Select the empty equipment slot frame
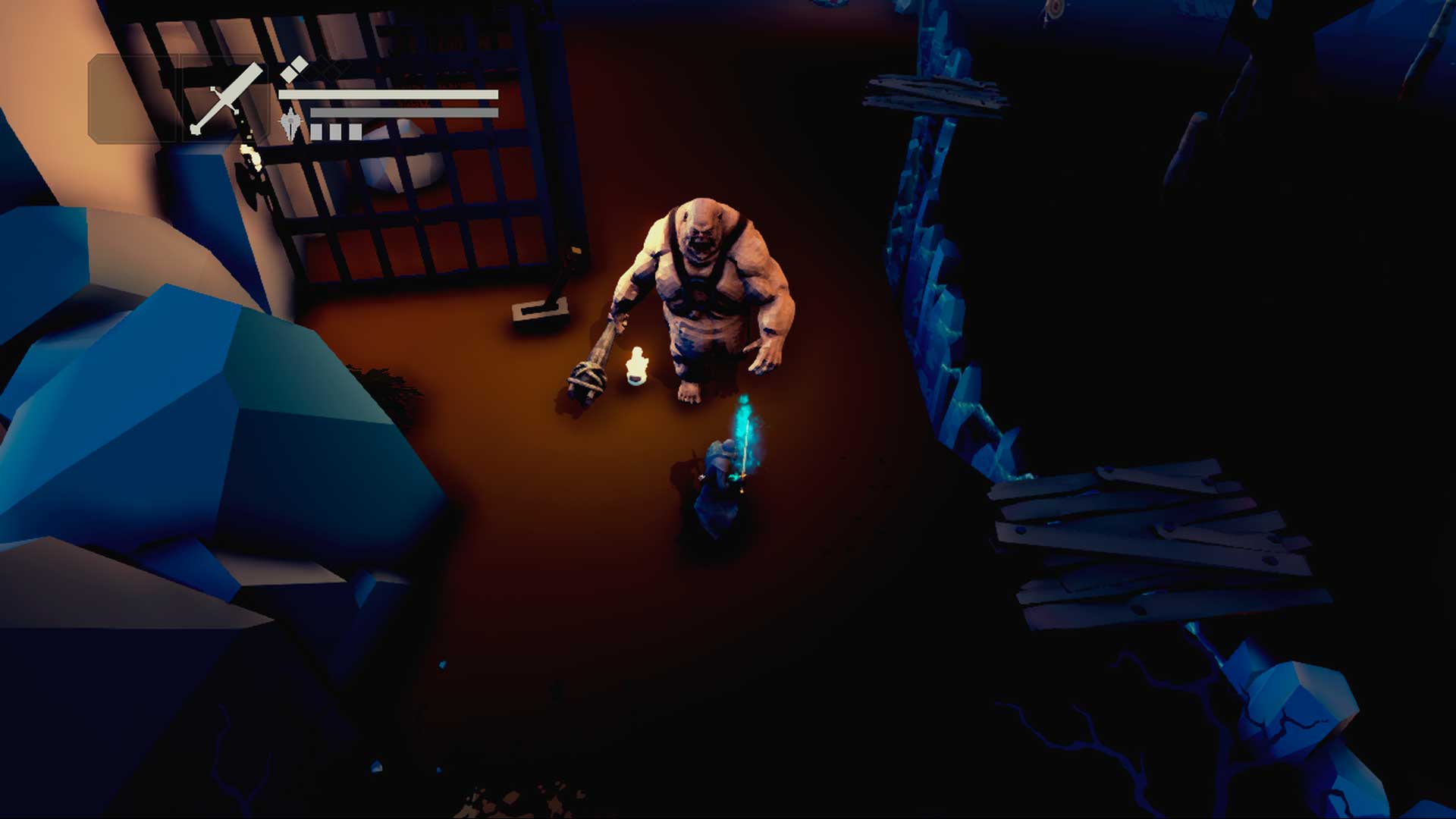This screenshot has width=1456, height=819. point(130,99)
